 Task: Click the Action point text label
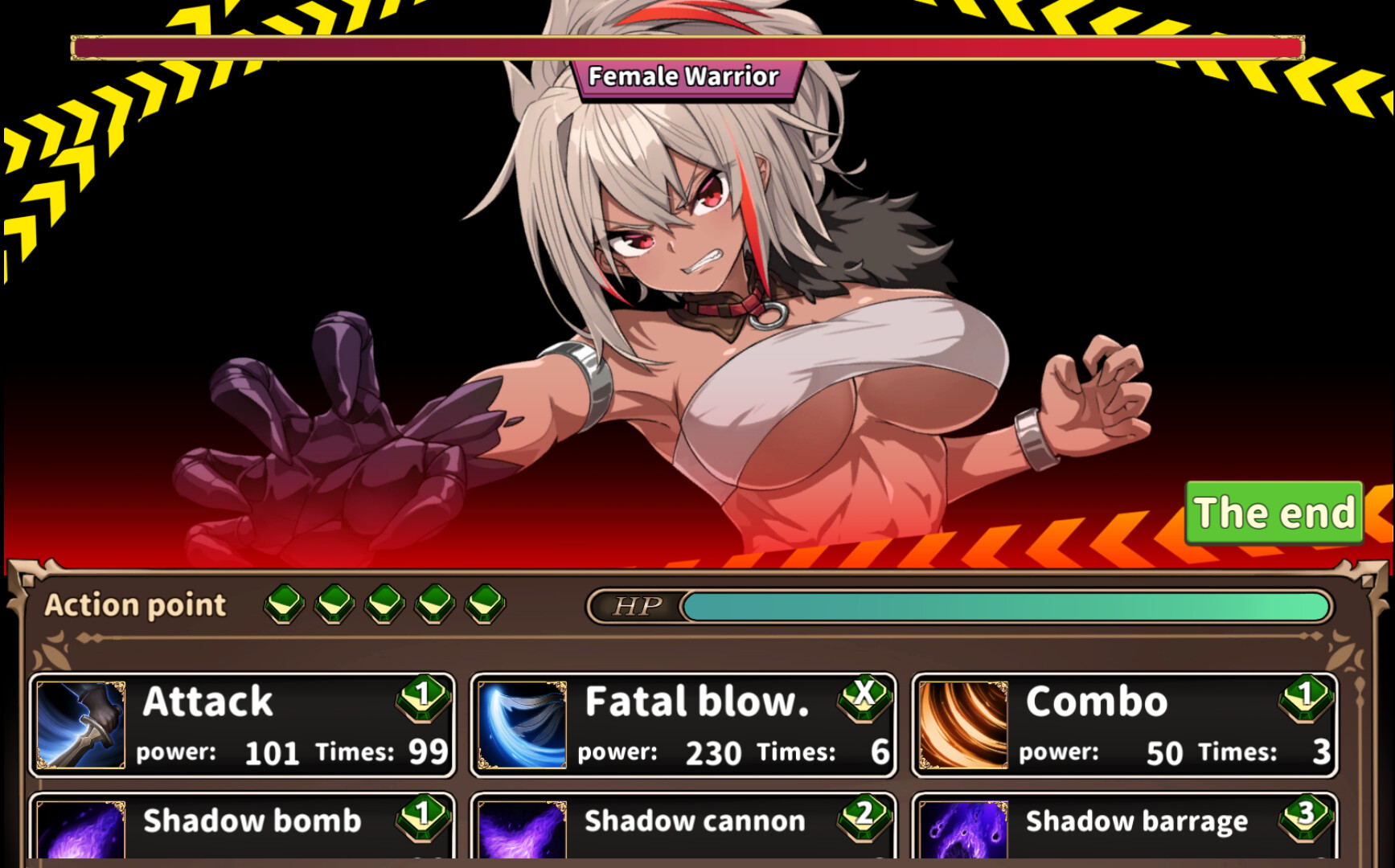pos(136,605)
